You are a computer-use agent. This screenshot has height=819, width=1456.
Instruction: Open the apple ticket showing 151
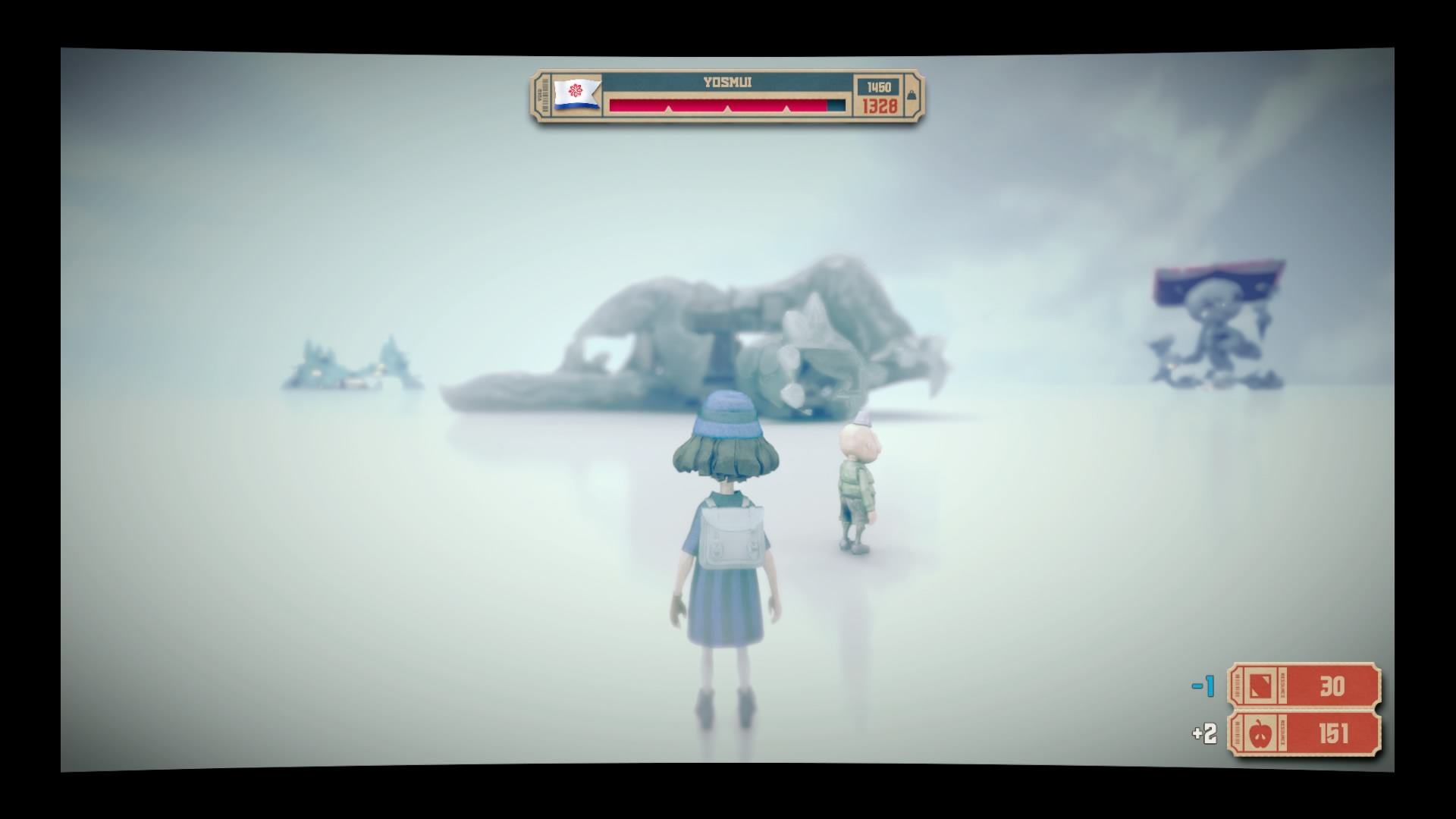pyautogui.click(x=1304, y=733)
